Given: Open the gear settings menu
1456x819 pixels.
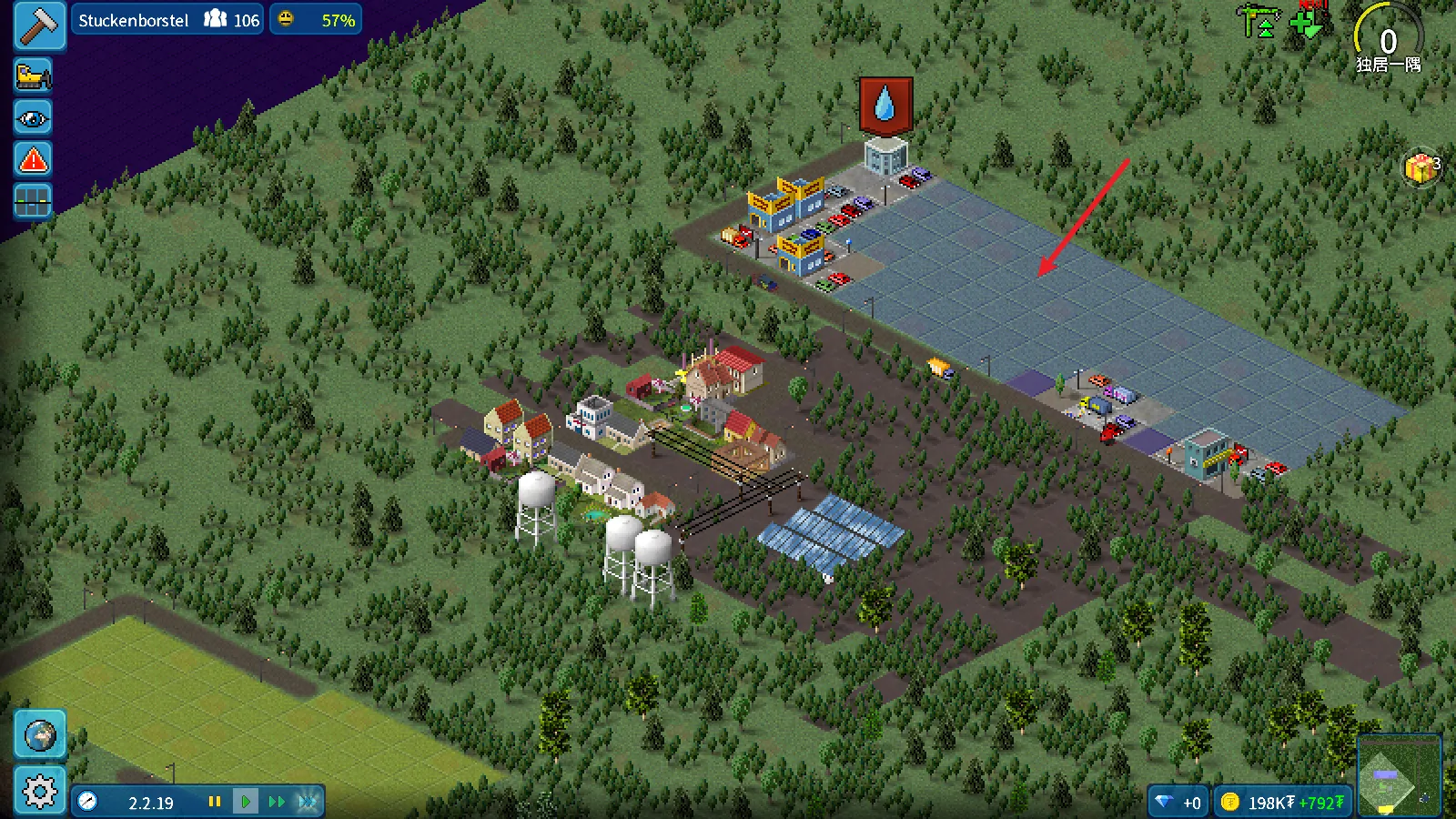Looking at the screenshot, I should click(40, 791).
